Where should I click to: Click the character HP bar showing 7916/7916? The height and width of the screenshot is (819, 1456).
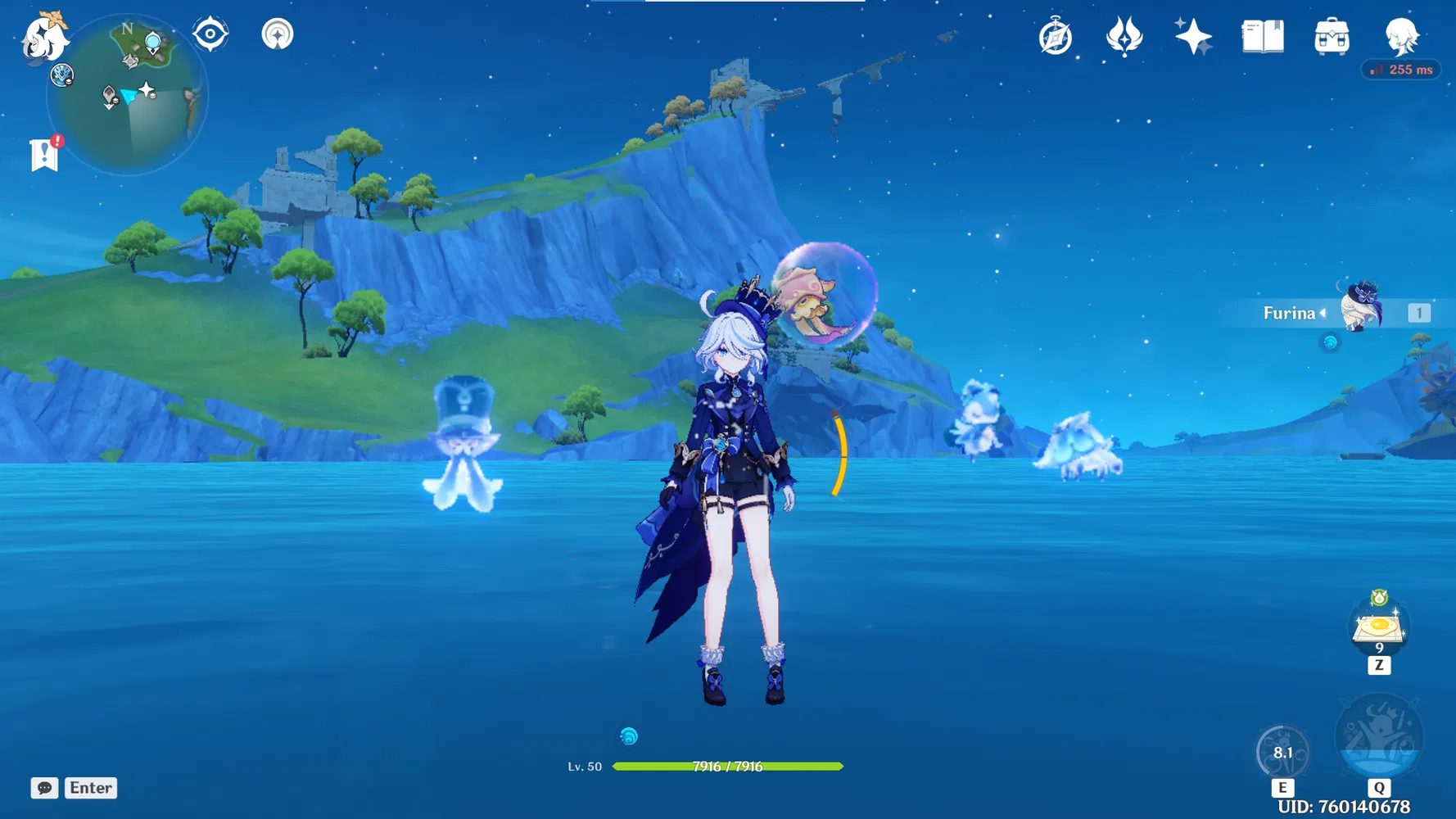[727, 767]
